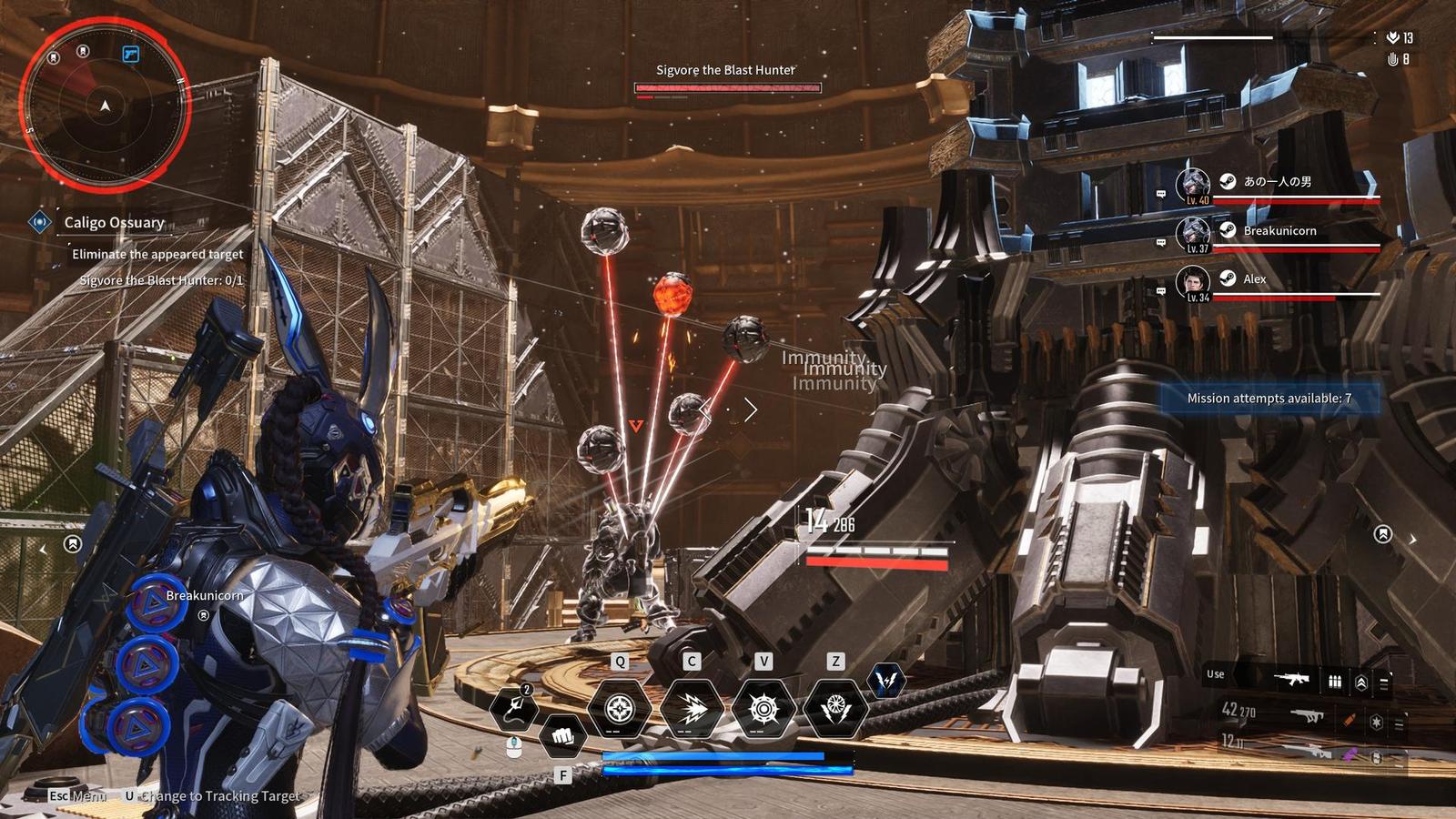Activate the grappling hook ability
The image size is (1456, 819).
point(514,709)
